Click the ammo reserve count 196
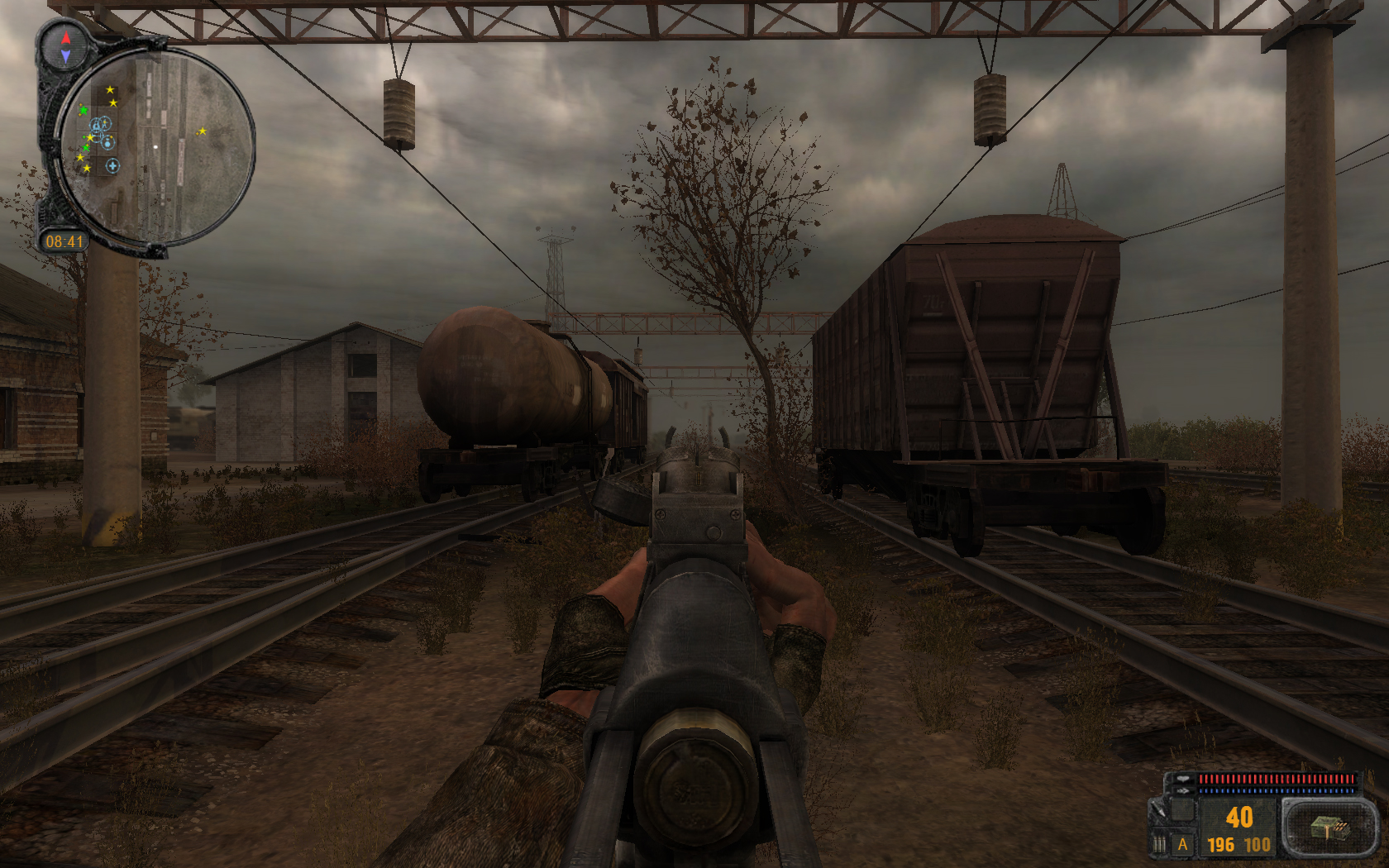 coord(1220,844)
